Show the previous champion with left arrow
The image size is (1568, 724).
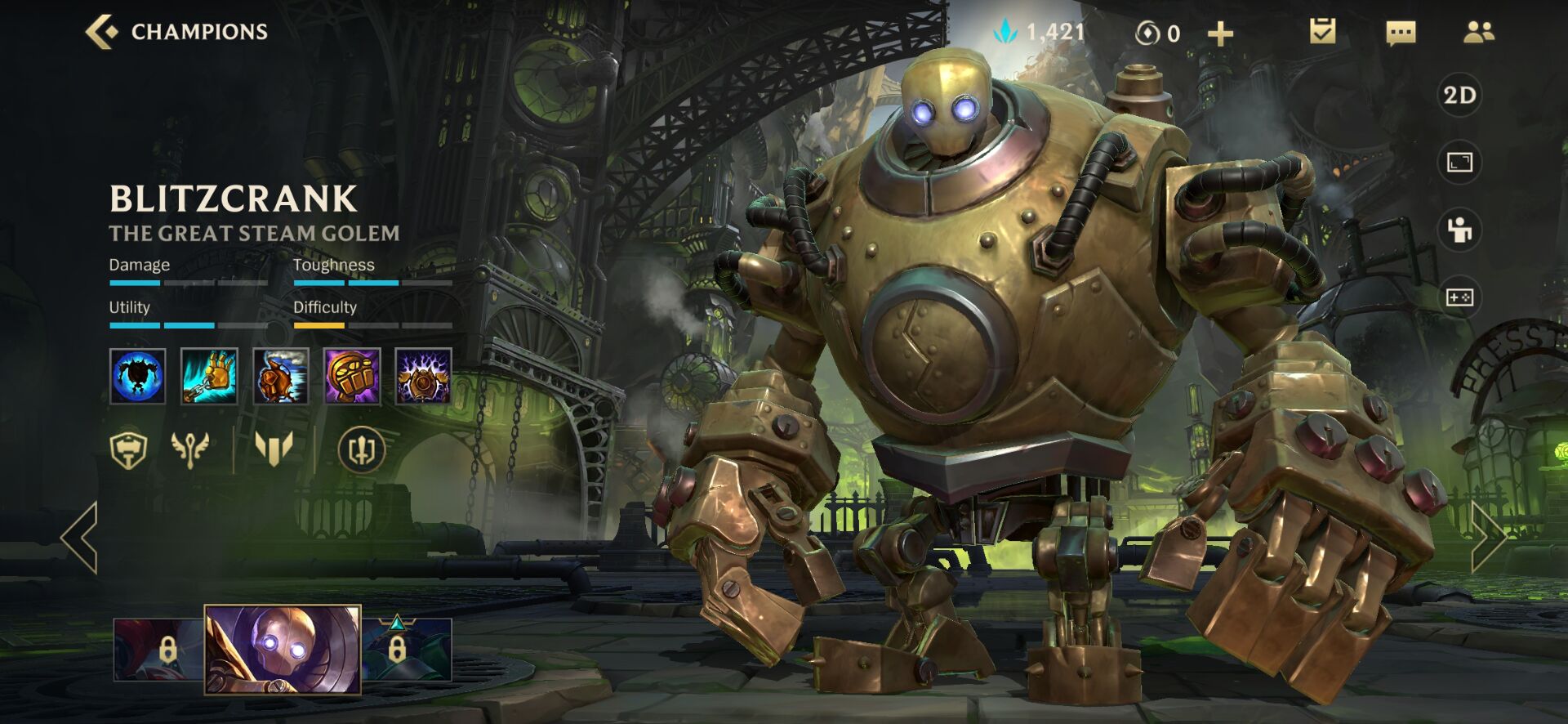80,537
